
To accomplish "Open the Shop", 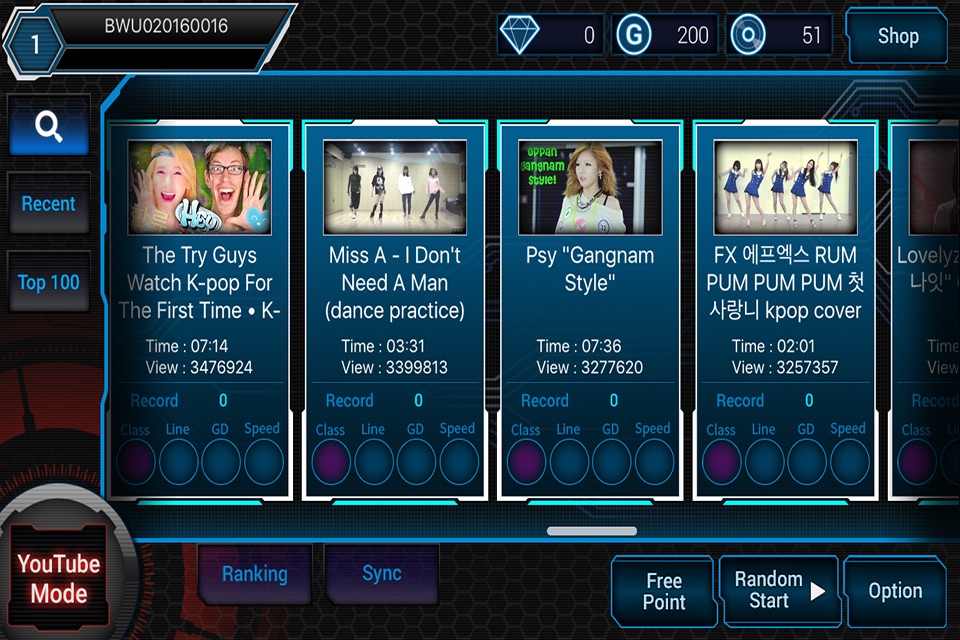I will click(x=897, y=36).
